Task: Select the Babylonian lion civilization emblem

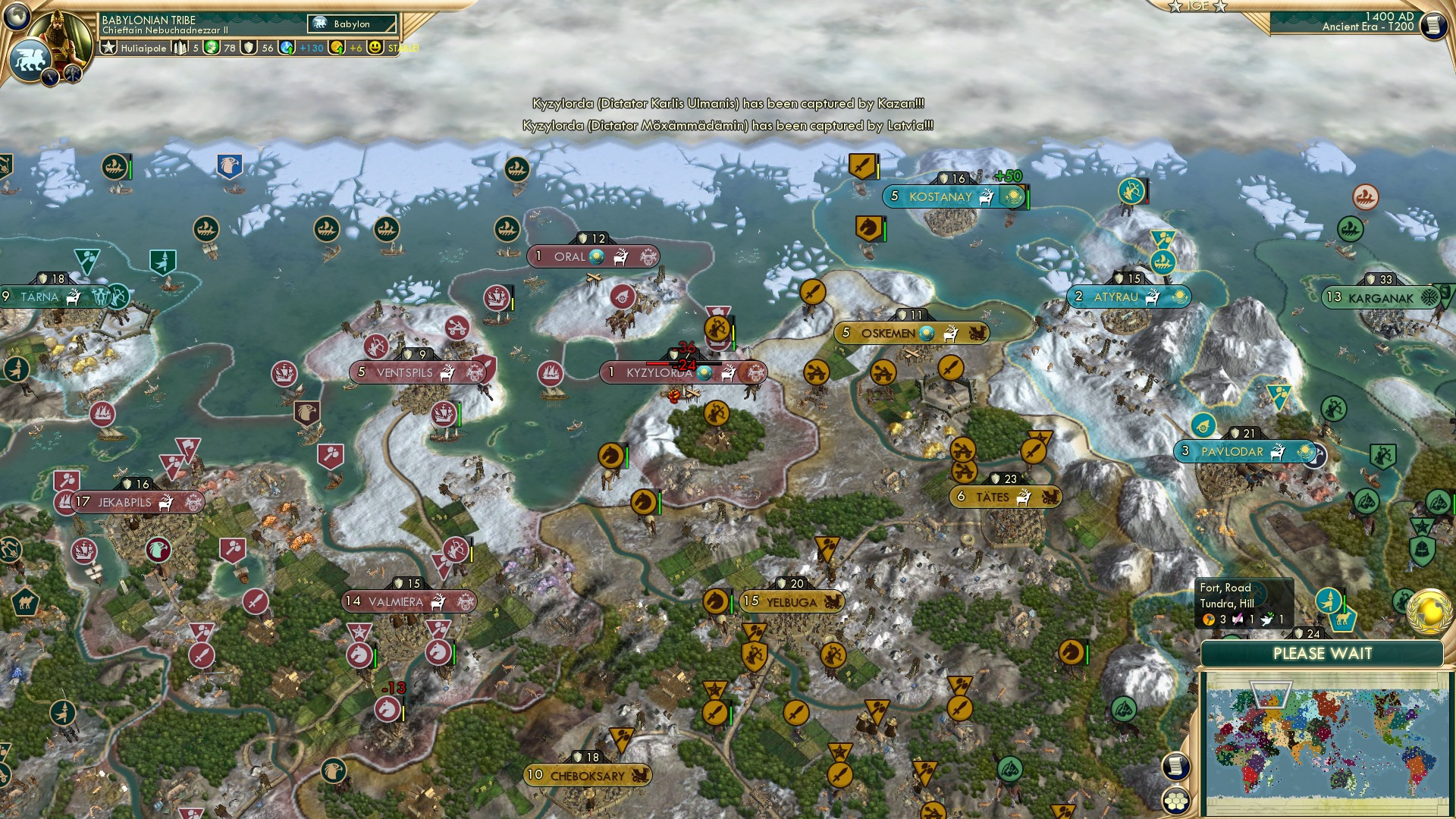Action: click(31, 58)
